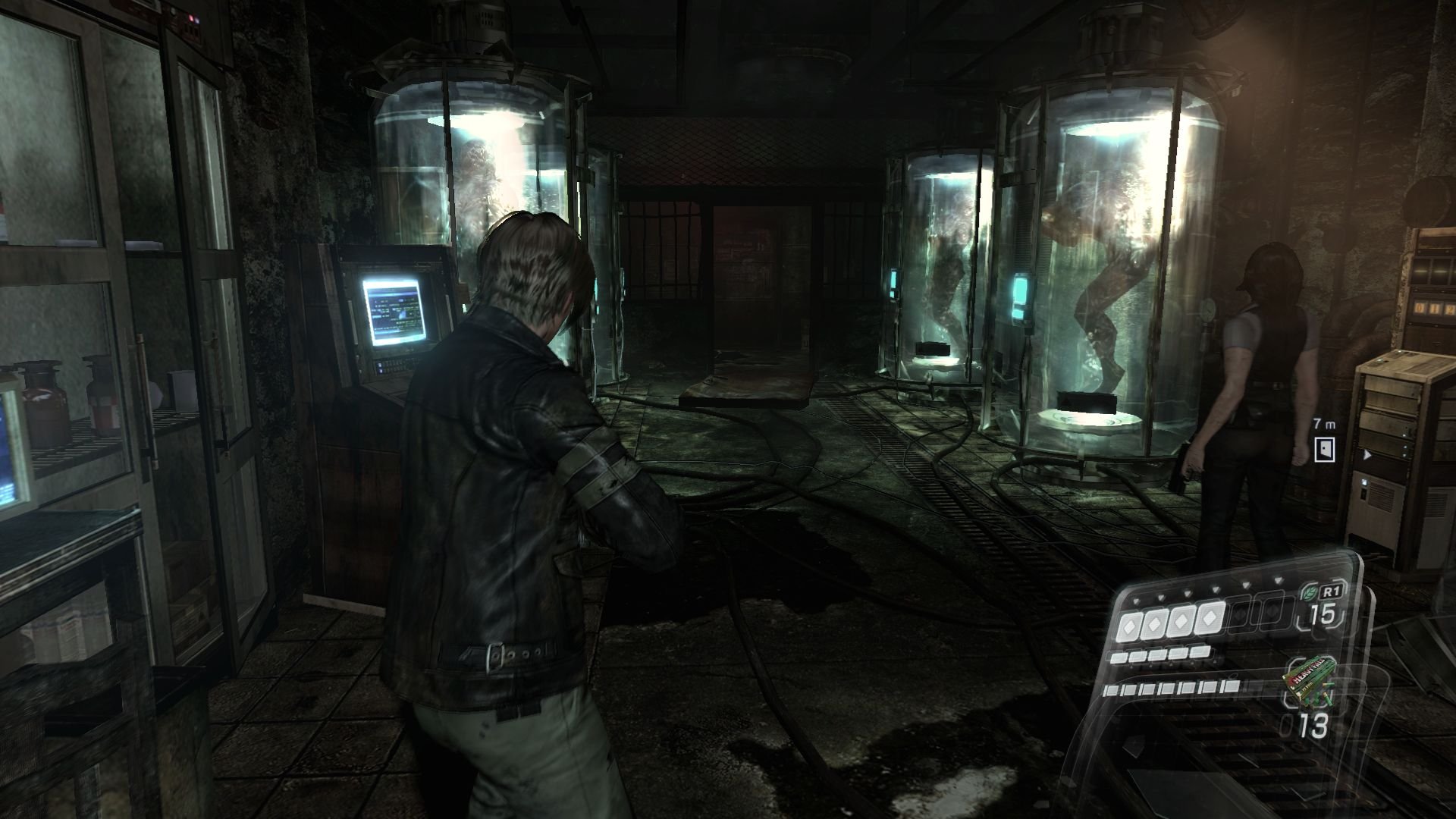Click the R1 button prompt beside the herb

1332,592
